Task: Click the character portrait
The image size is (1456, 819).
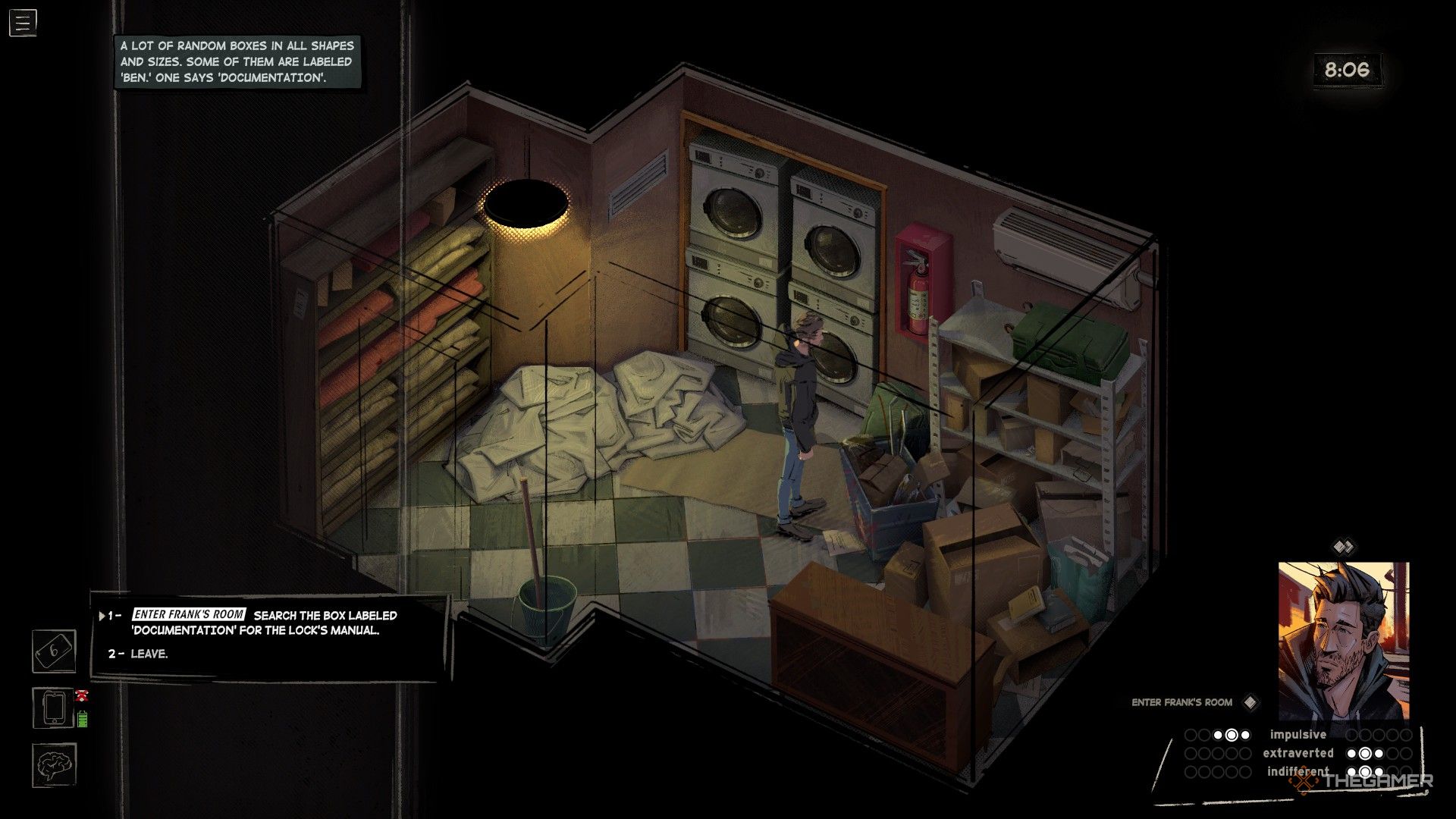Action: click(x=1343, y=641)
